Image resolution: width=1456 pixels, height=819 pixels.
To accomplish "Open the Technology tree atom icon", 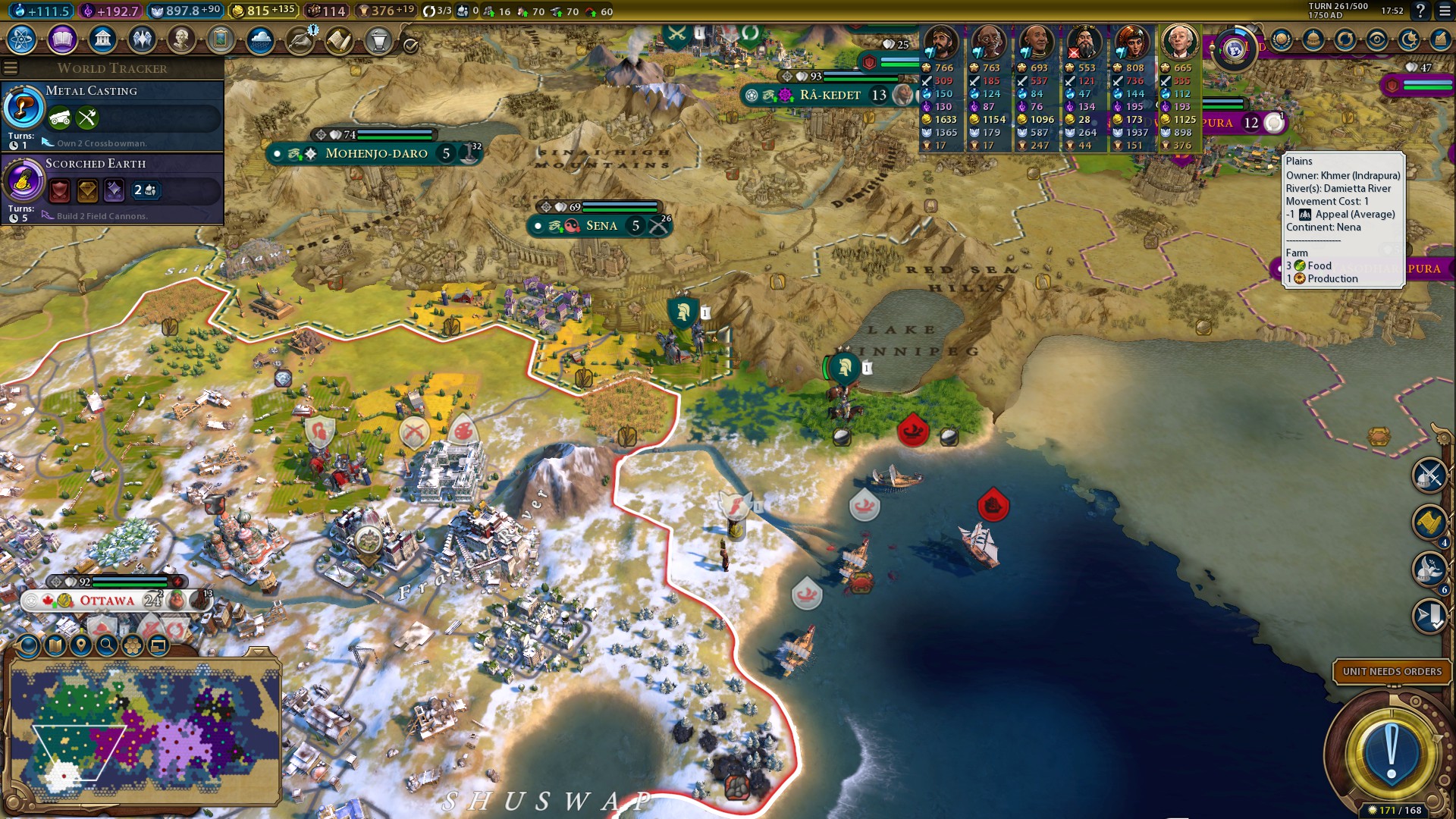I will (x=22, y=39).
